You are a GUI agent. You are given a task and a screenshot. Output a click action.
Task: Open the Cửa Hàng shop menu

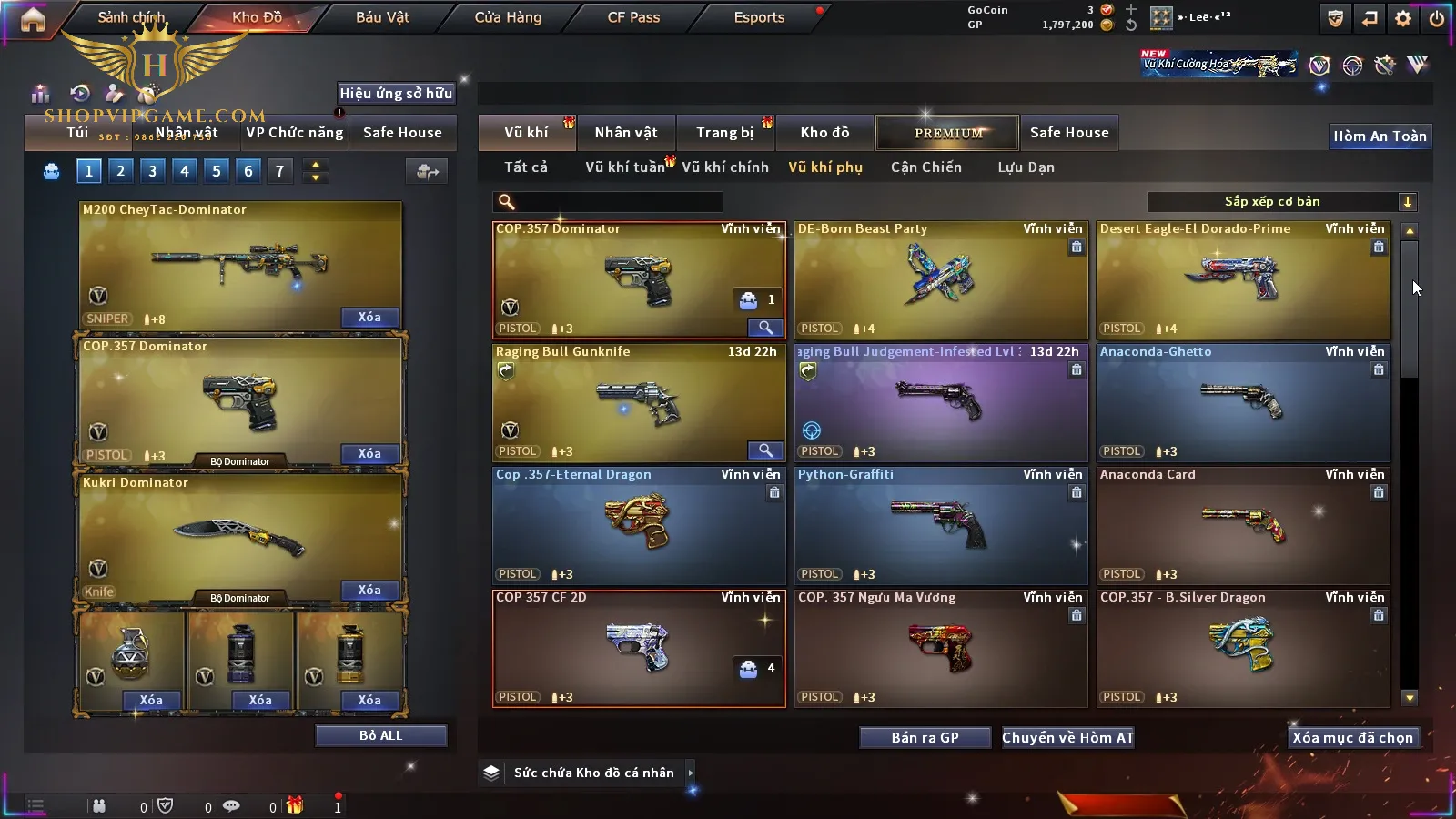click(508, 17)
